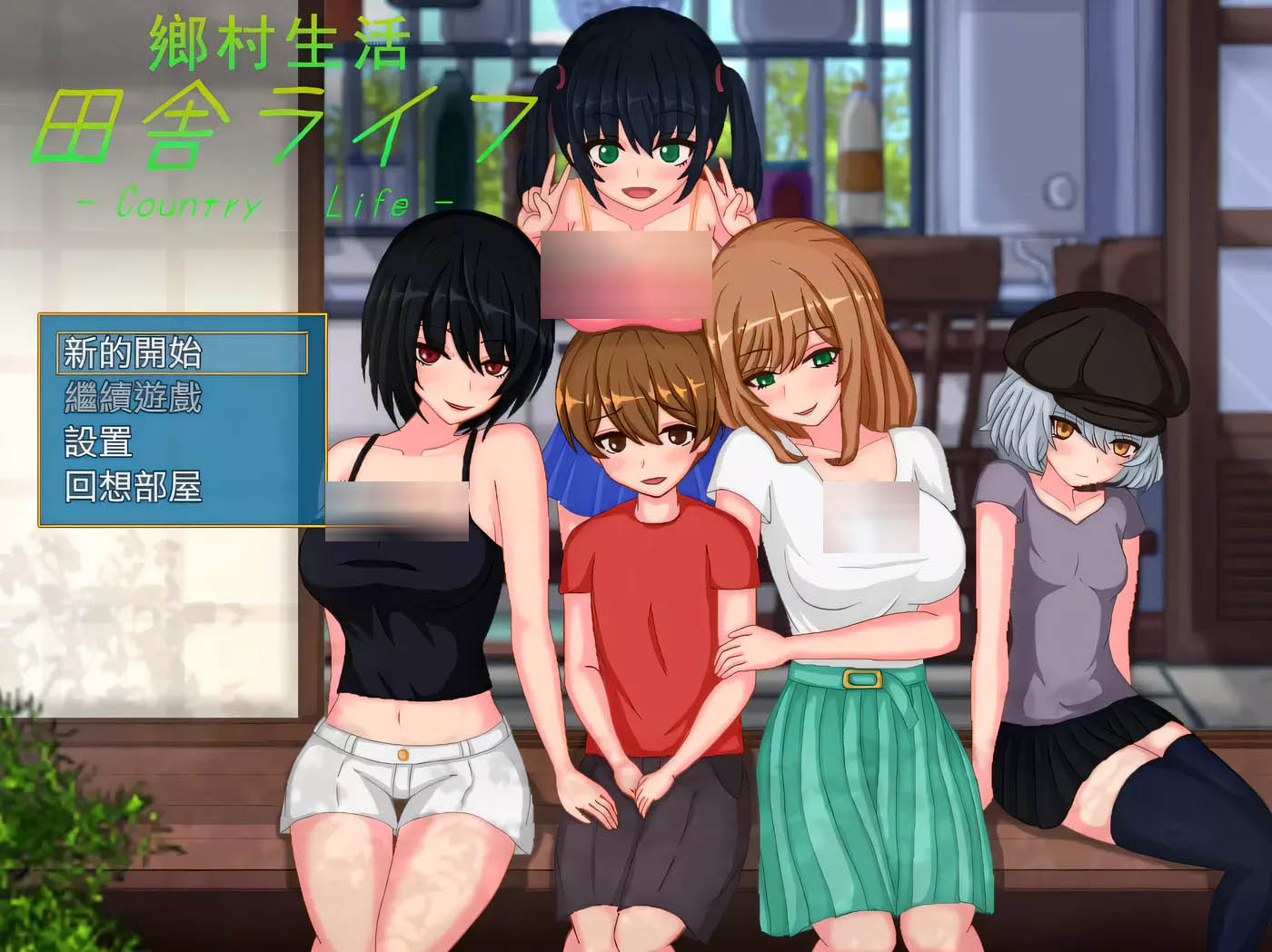Start a new game with 新的開始
The height and width of the screenshot is (952, 1272).
133,352
